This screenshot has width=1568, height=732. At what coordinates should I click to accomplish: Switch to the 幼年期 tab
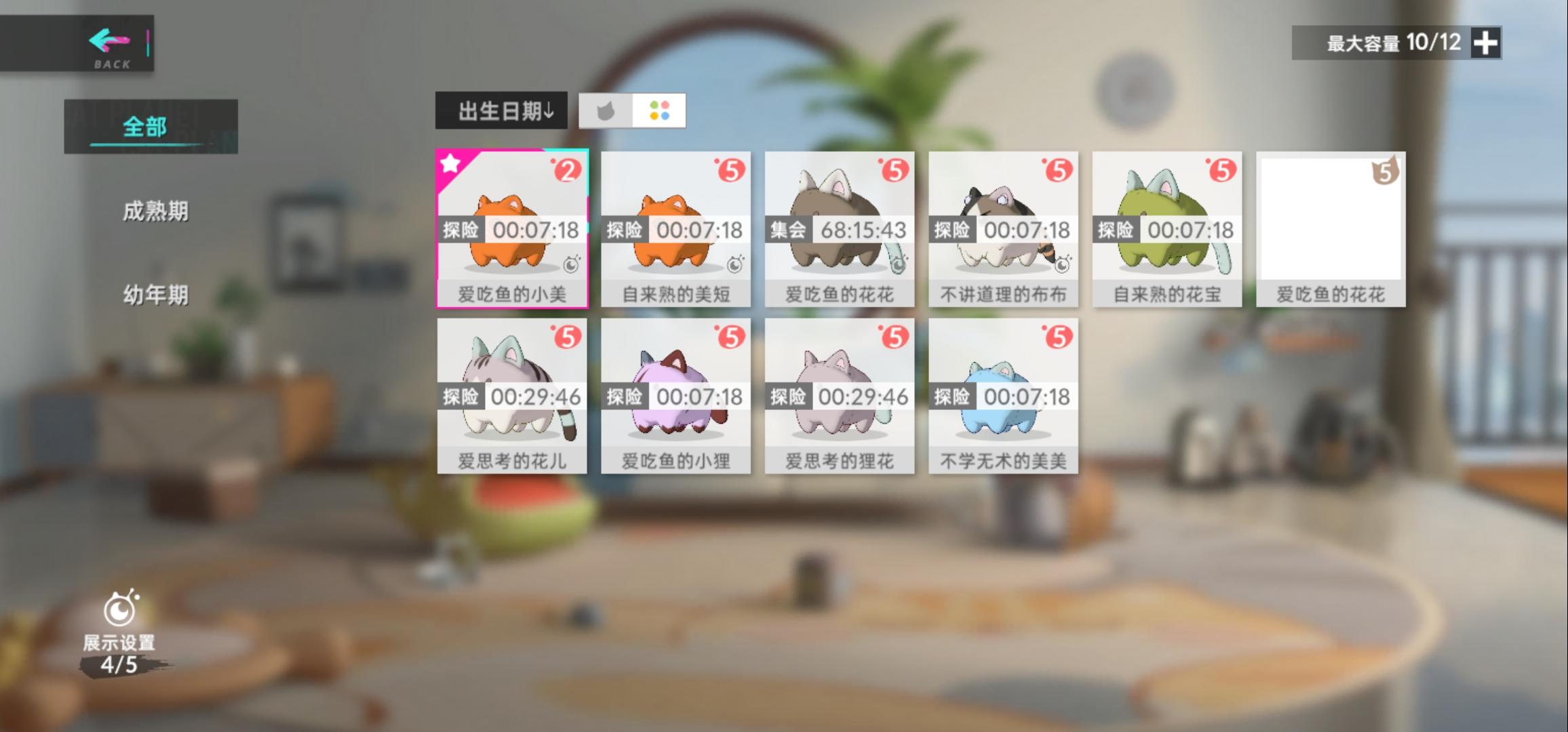click(156, 293)
